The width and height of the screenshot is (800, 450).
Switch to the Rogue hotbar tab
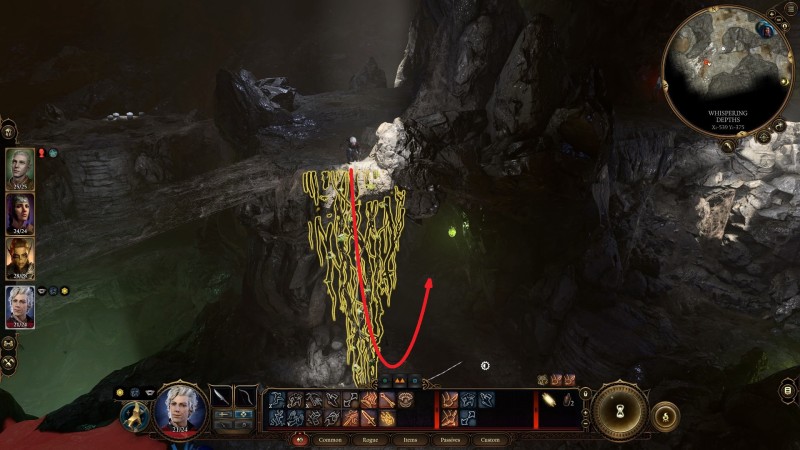click(x=377, y=439)
